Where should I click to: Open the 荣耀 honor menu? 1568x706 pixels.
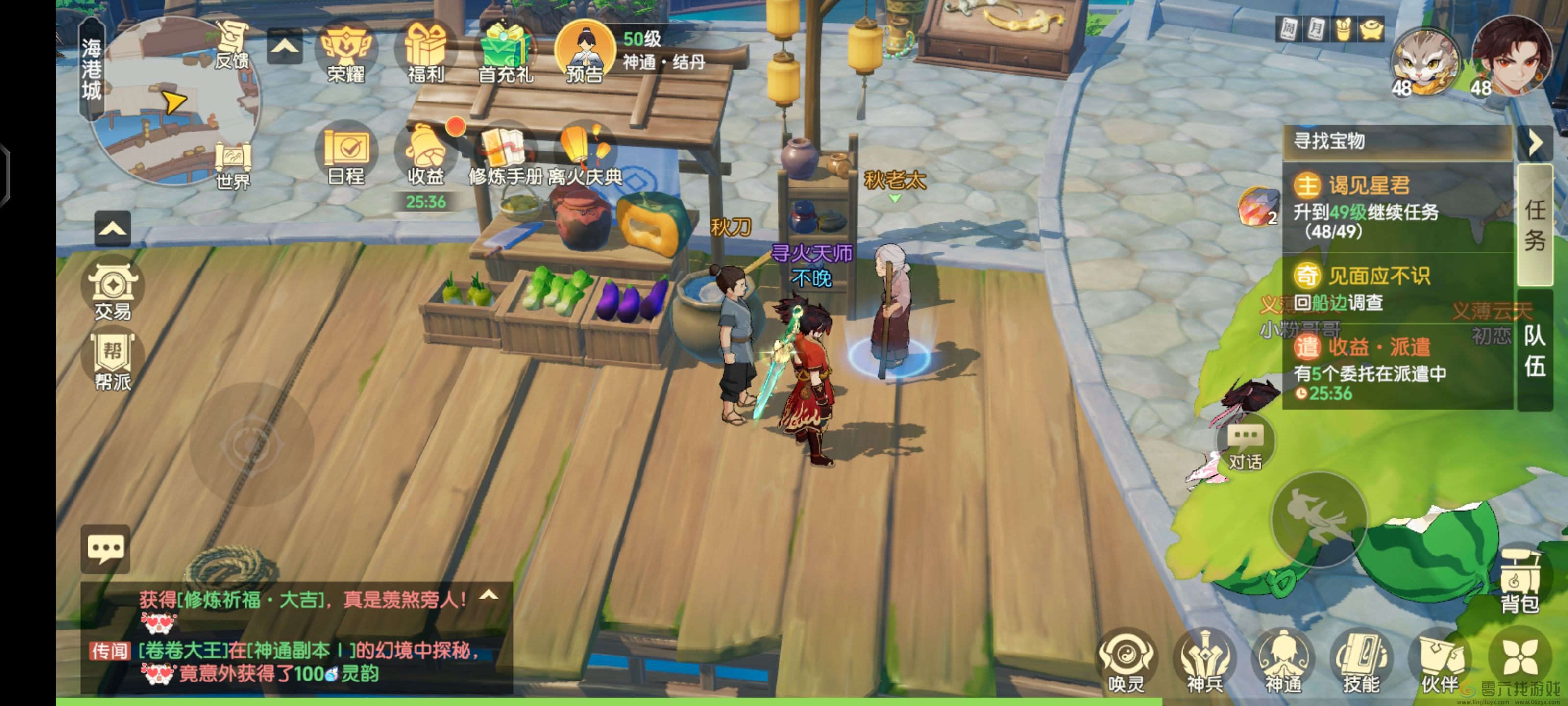click(x=346, y=52)
